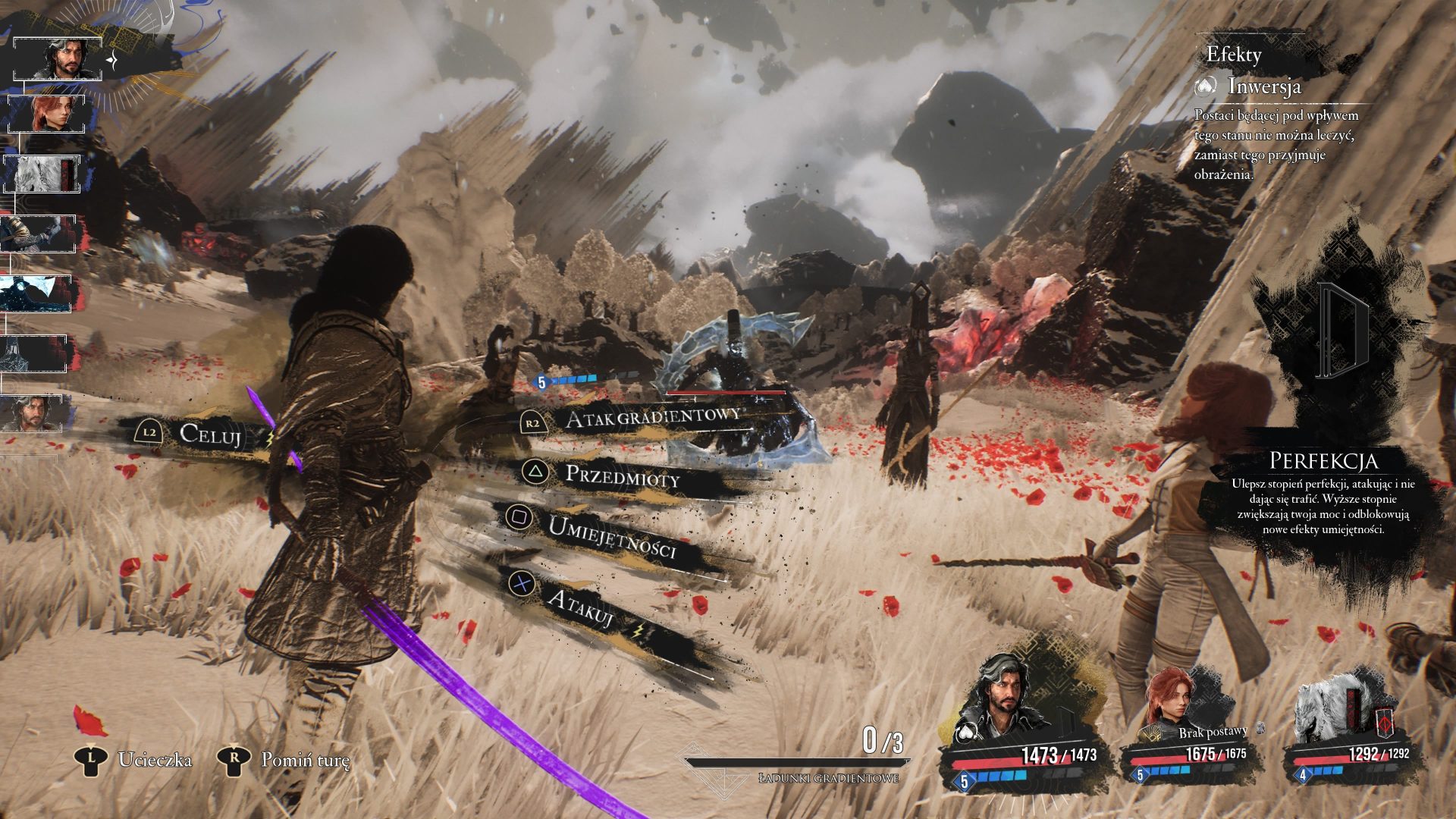Open the Umiejętności skill menu
Screen dimensions: 1456x819
point(611,537)
